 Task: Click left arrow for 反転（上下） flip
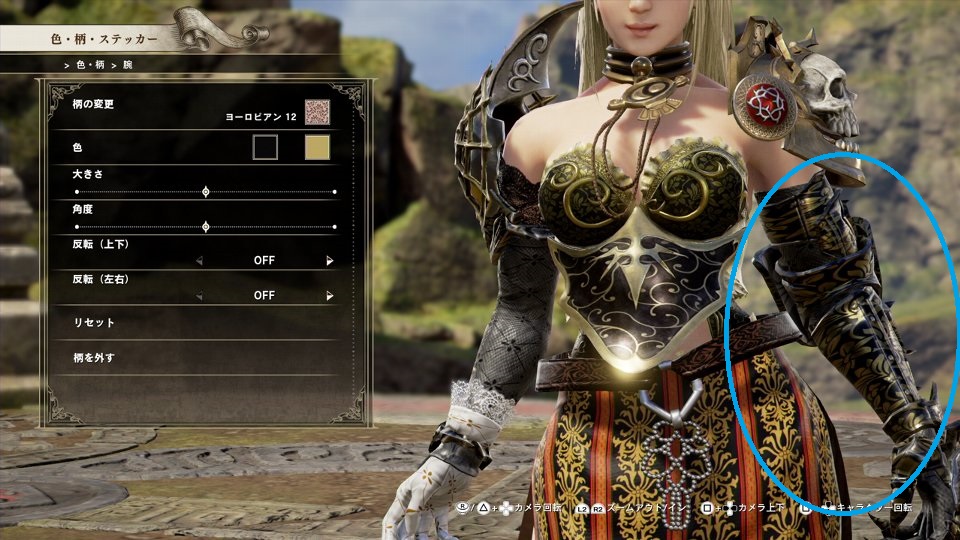[x=198, y=261]
